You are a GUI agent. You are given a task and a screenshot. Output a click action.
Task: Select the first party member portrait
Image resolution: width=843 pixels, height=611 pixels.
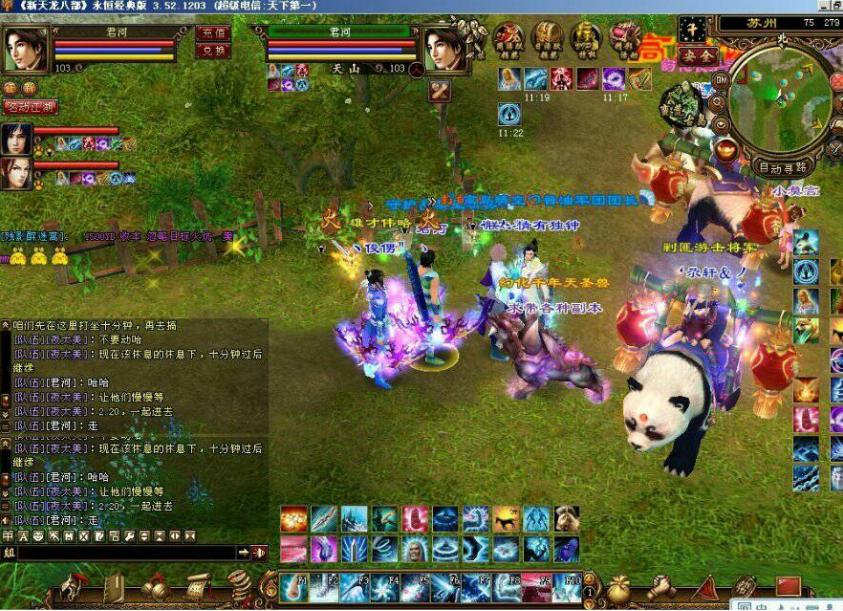pos(17,138)
